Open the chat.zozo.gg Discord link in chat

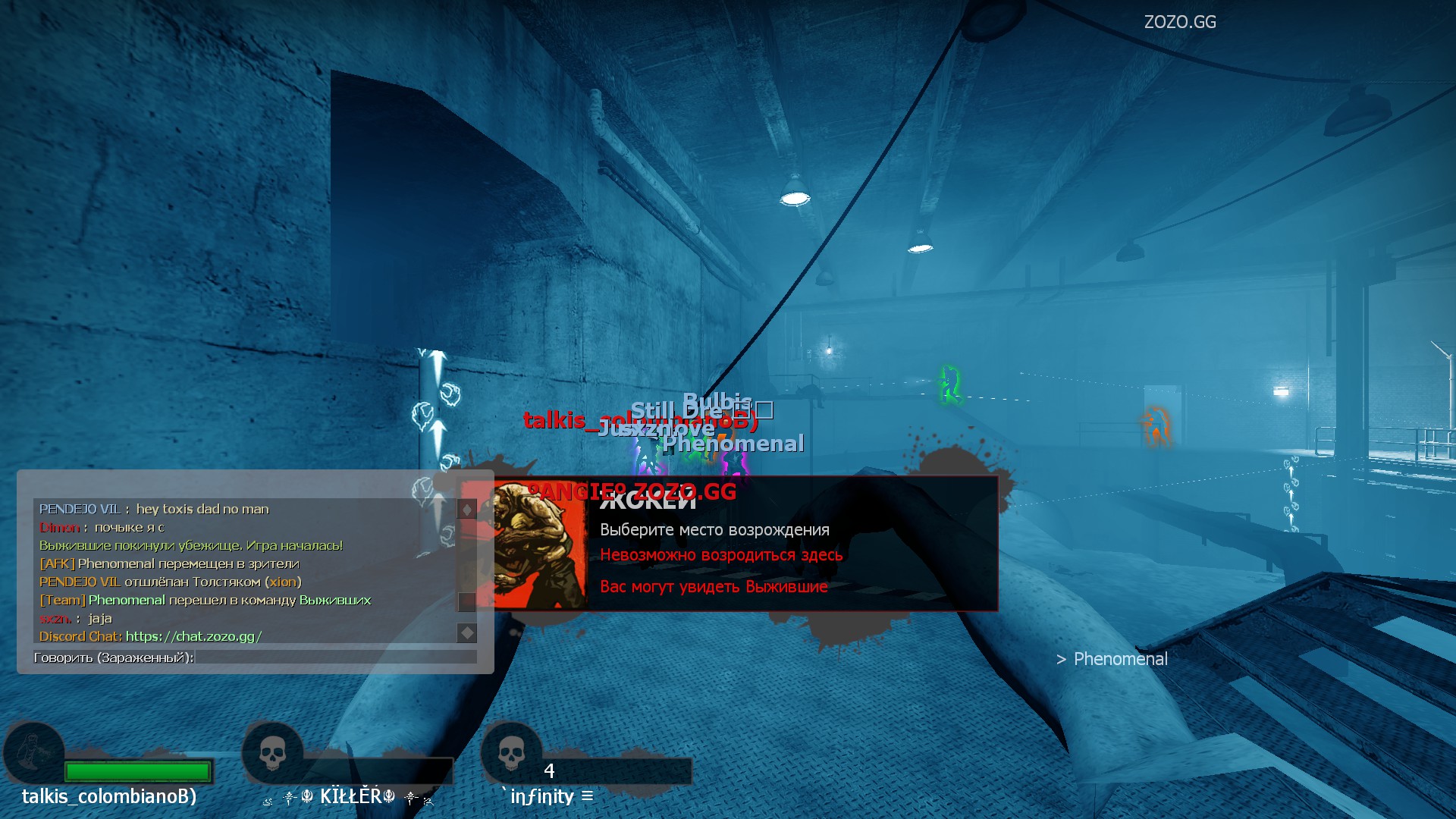pos(193,636)
